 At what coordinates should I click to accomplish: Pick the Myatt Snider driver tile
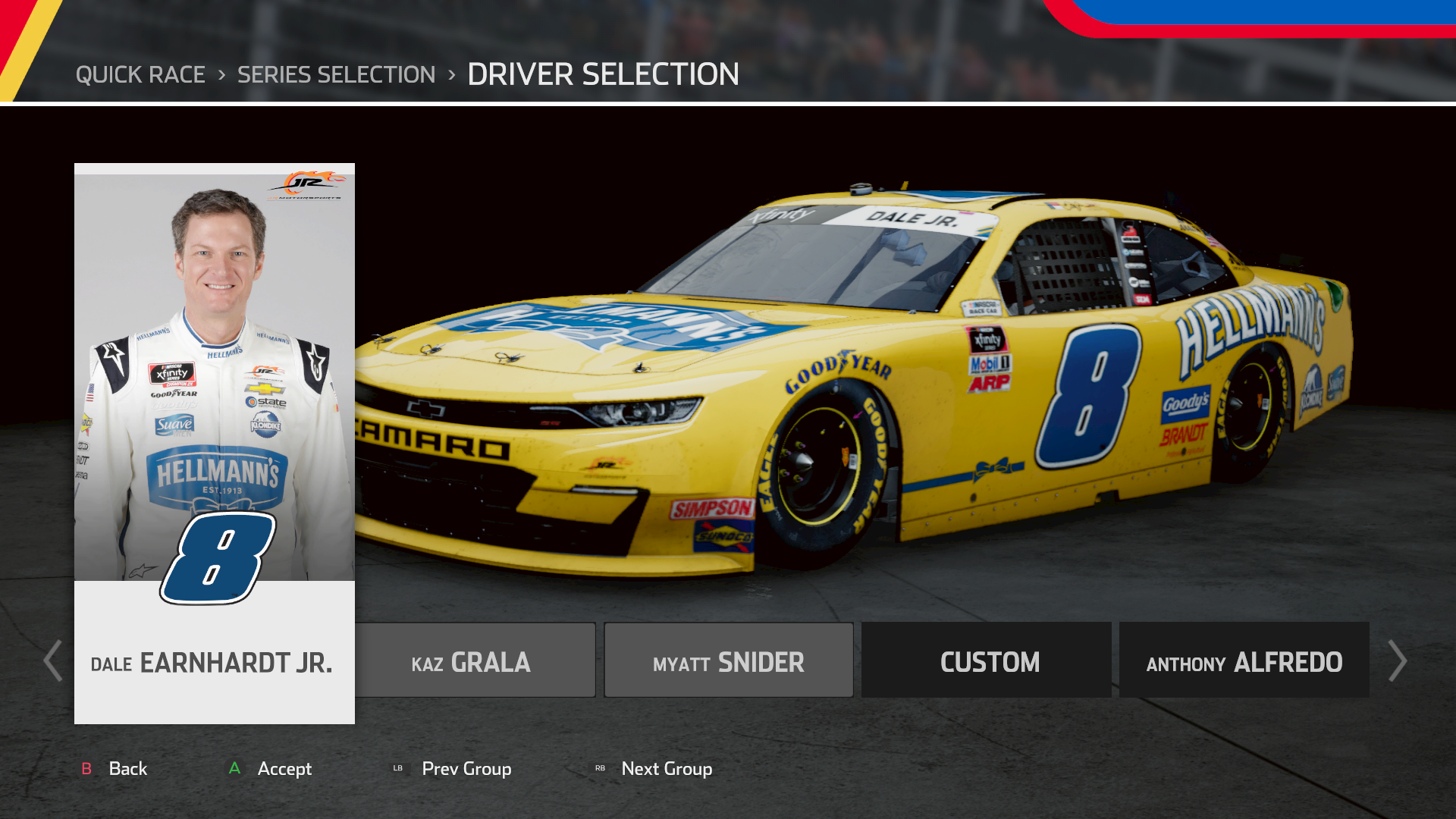pos(729,661)
